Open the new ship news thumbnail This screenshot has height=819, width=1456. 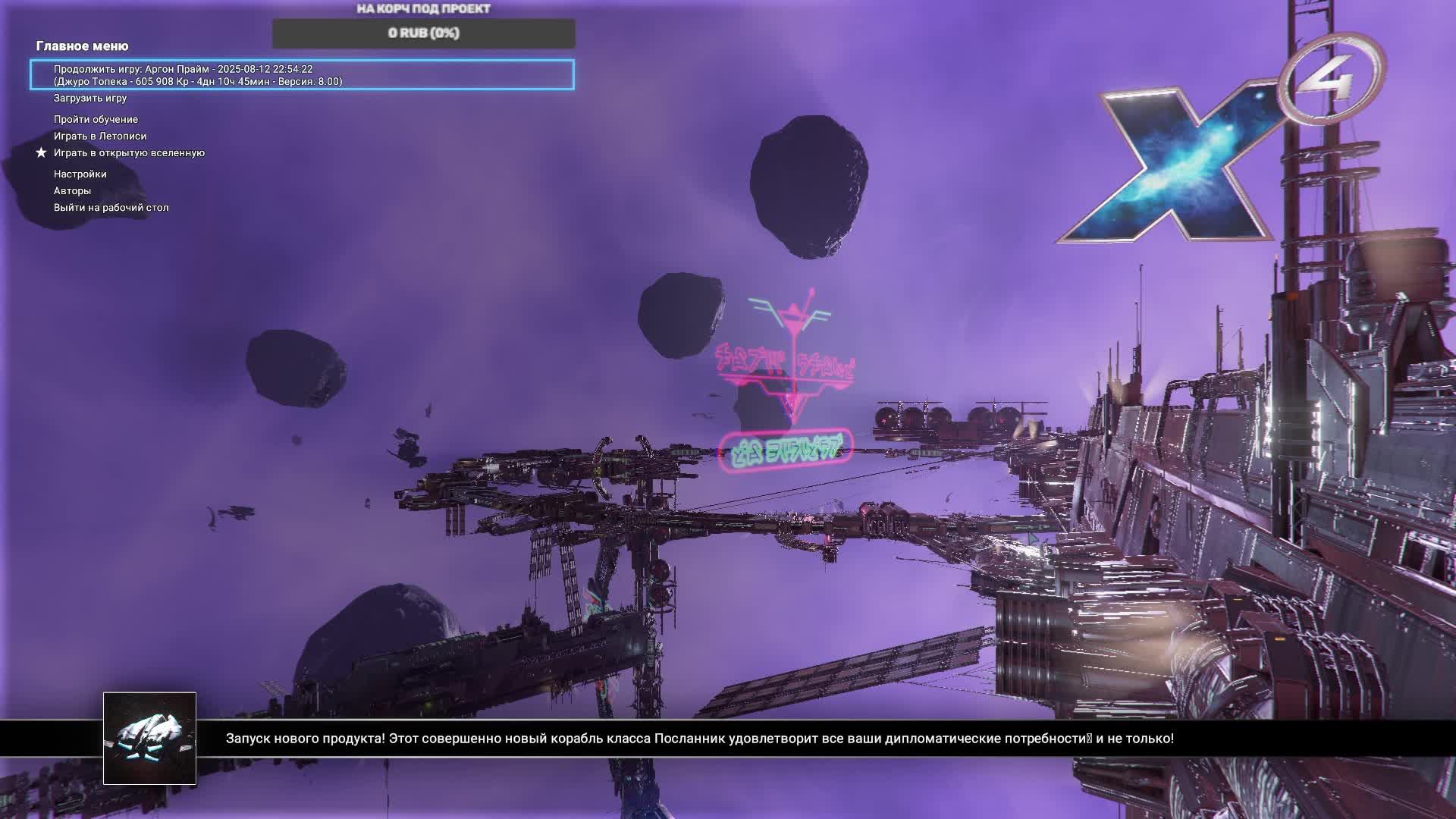point(149,738)
